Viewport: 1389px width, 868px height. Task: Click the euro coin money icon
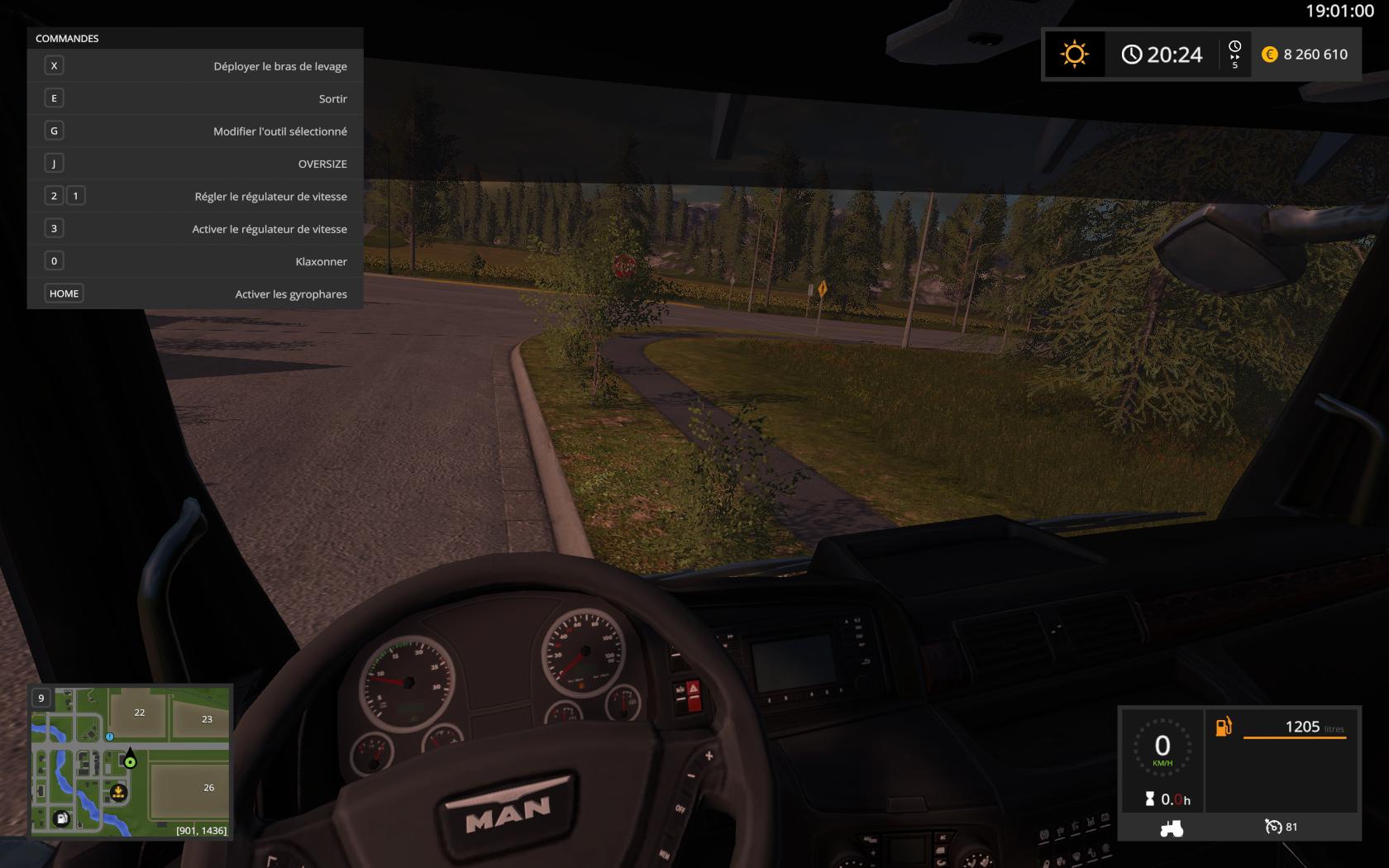tap(1269, 55)
